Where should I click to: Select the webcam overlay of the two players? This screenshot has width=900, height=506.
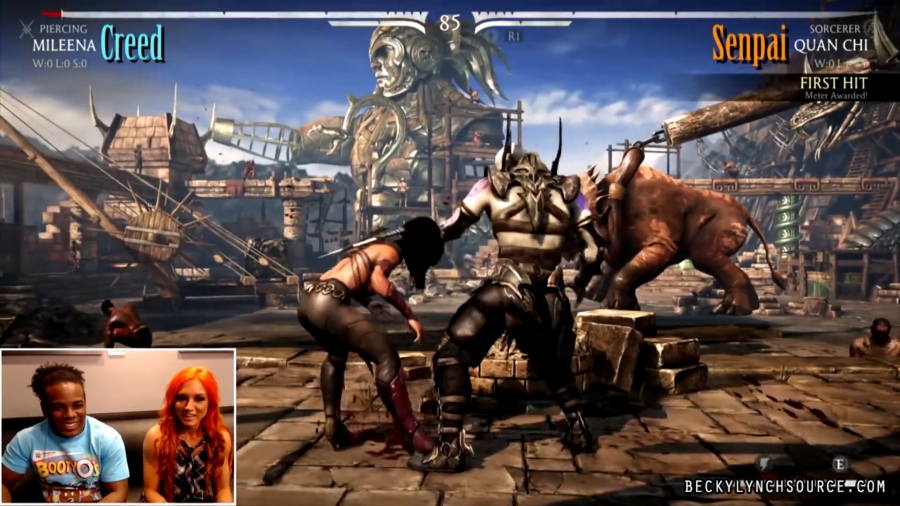point(118,426)
